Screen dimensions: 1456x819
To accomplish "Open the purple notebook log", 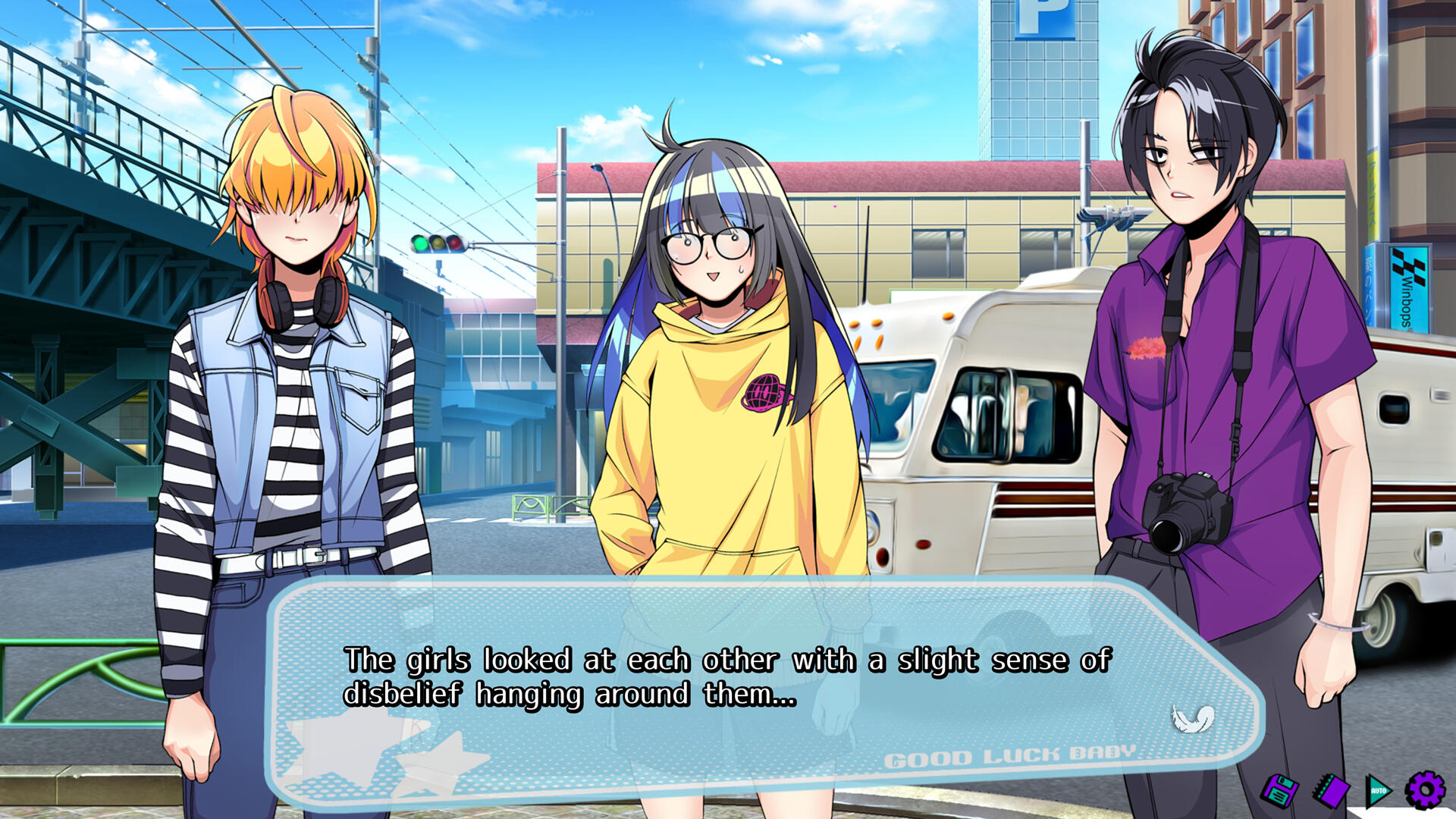I will point(1331,792).
